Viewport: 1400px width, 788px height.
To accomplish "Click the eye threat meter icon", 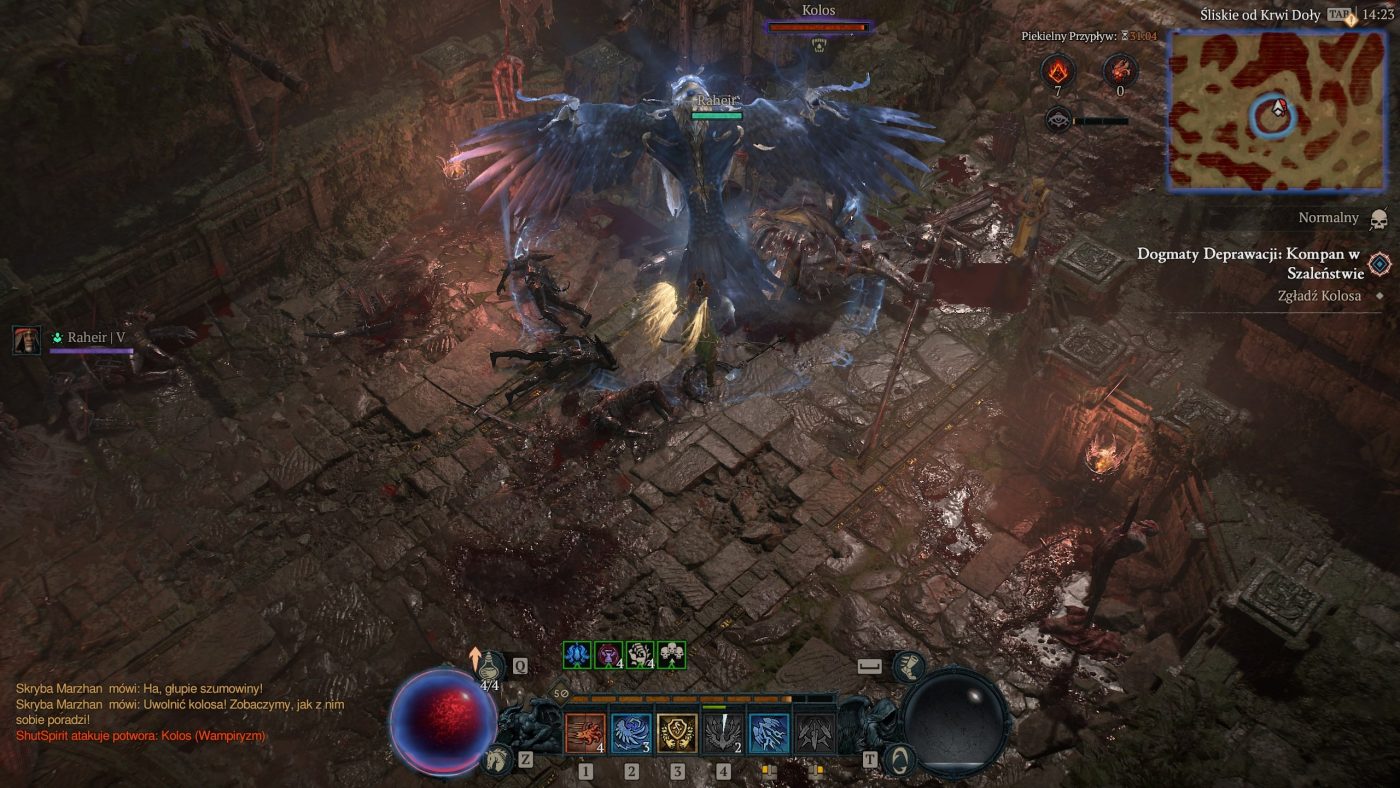I will pyautogui.click(x=1058, y=121).
